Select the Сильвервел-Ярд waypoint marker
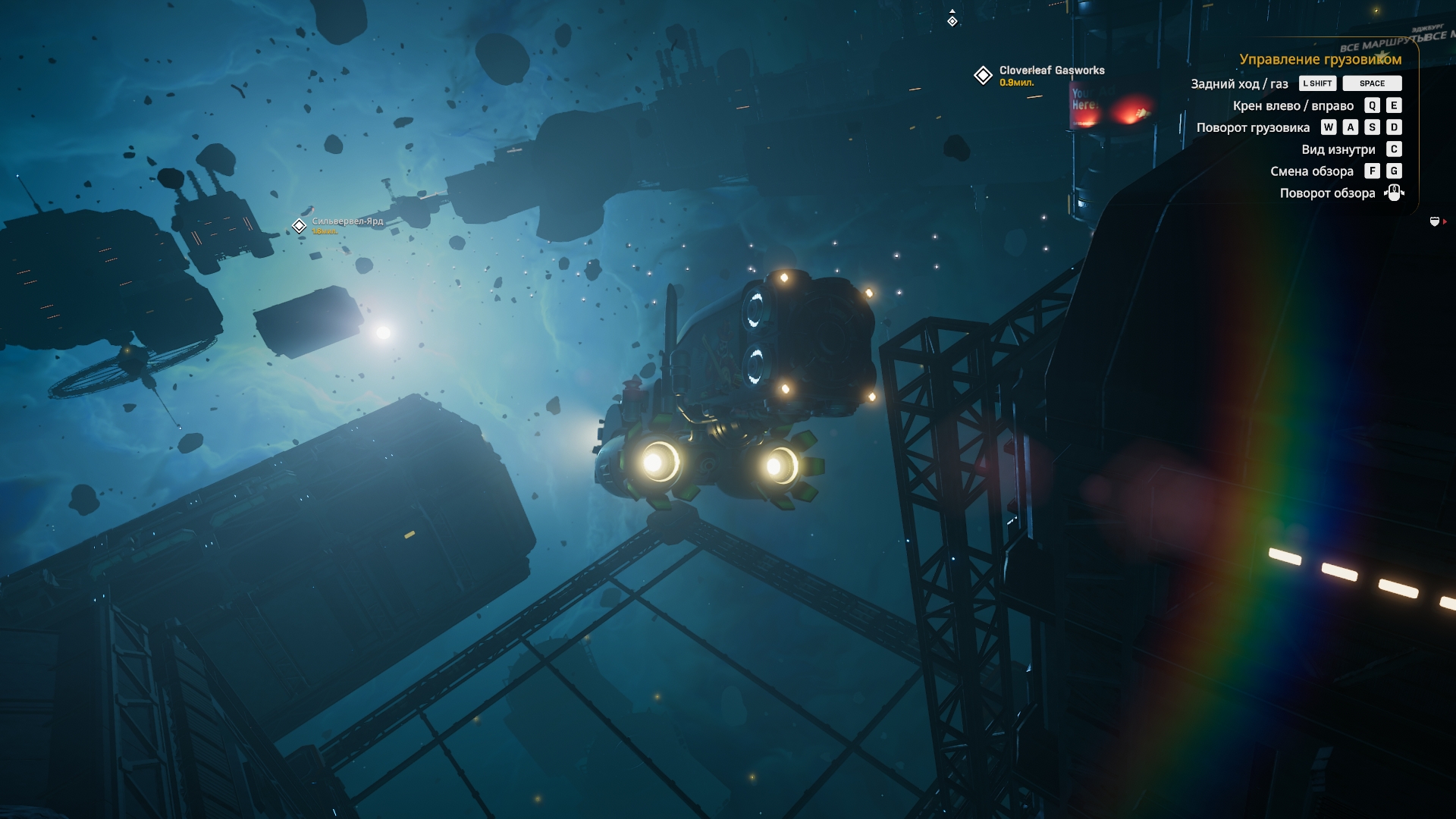Image resolution: width=1456 pixels, height=819 pixels. tap(300, 225)
